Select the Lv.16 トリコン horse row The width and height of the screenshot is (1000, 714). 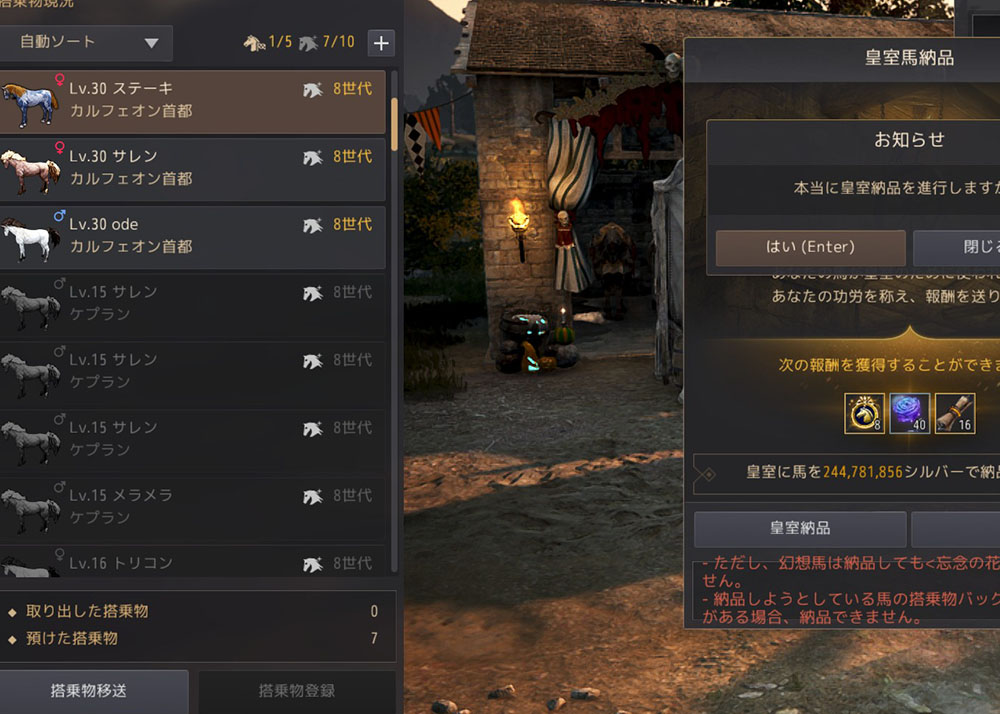(192, 563)
